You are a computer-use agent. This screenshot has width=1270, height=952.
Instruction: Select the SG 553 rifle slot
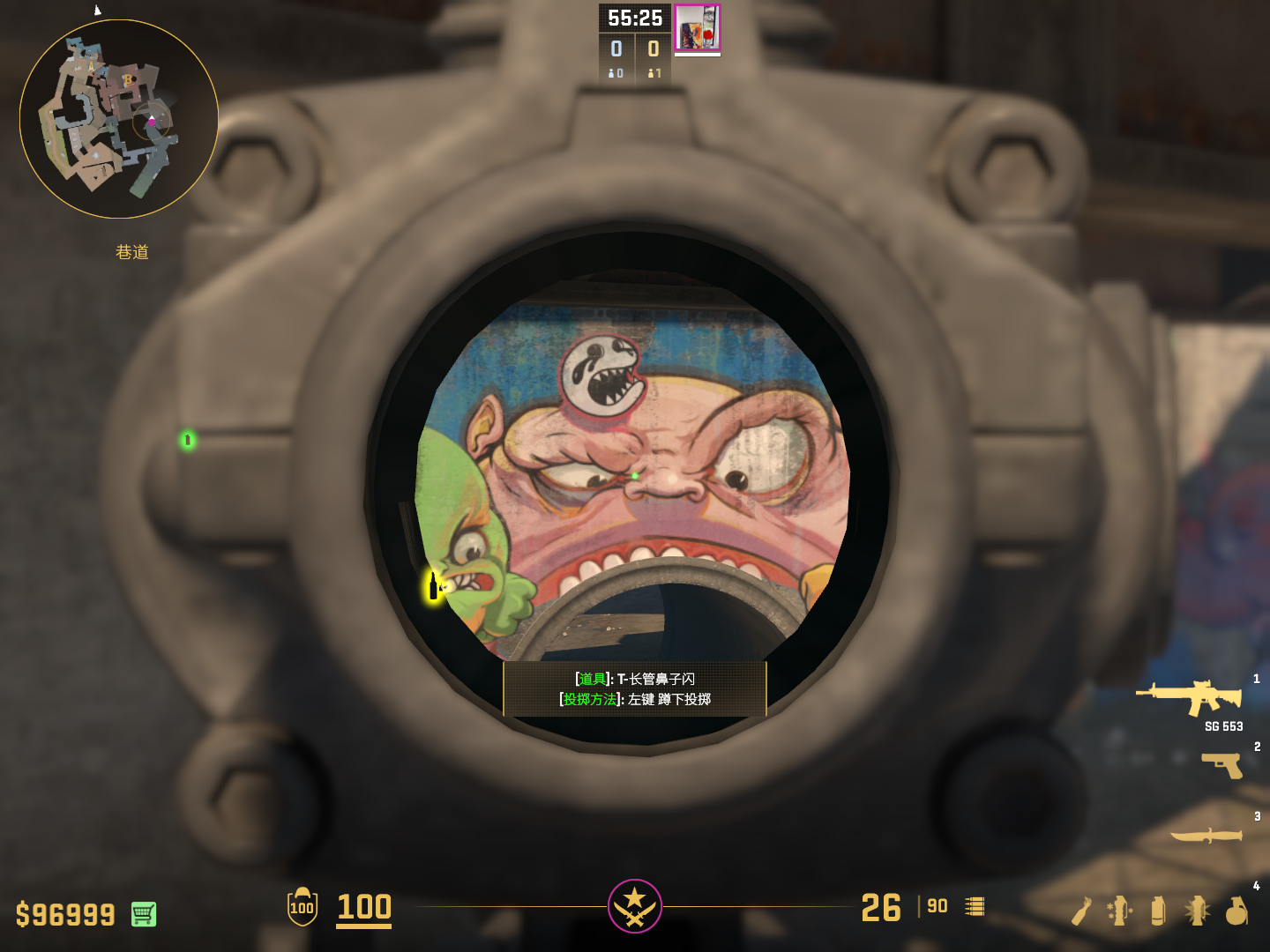pyautogui.click(x=1189, y=697)
